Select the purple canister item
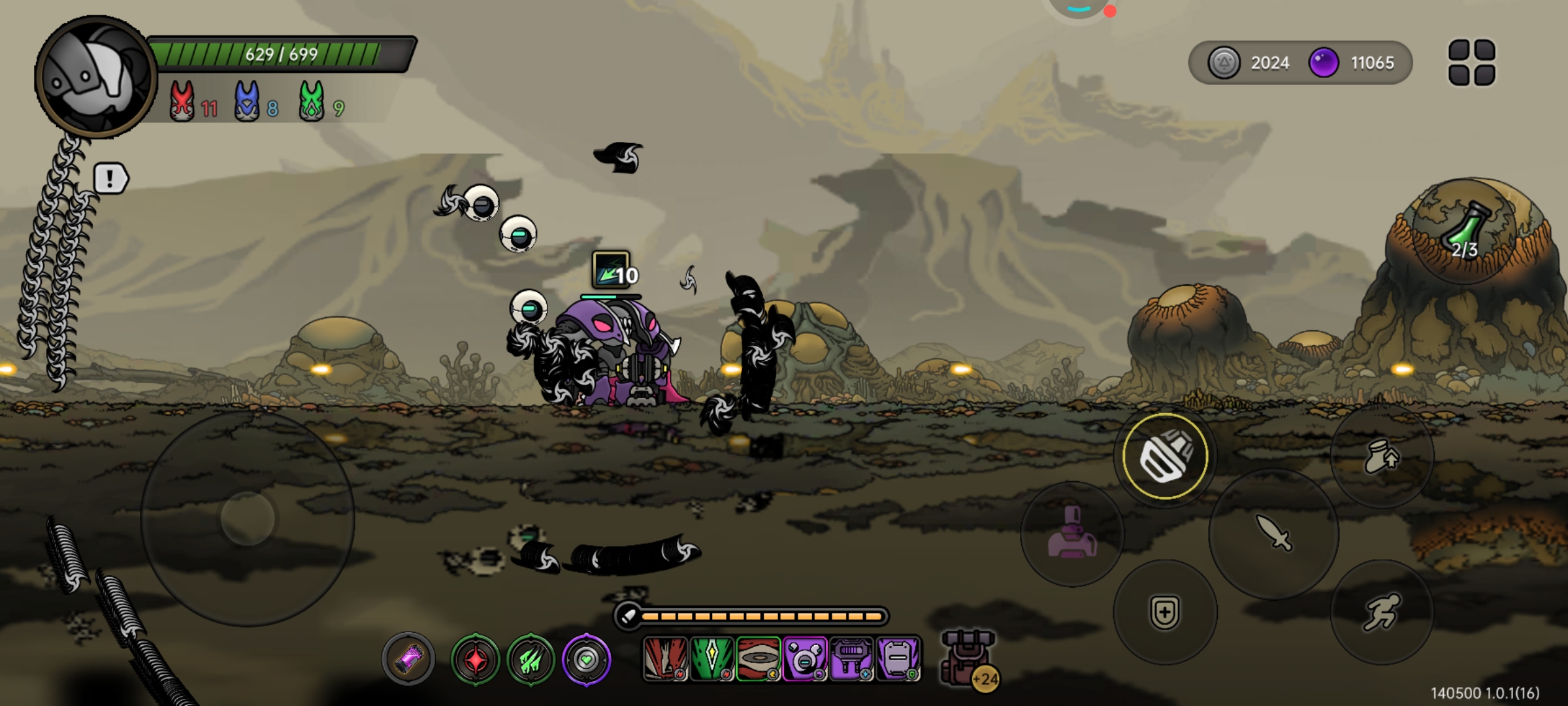 point(408,659)
